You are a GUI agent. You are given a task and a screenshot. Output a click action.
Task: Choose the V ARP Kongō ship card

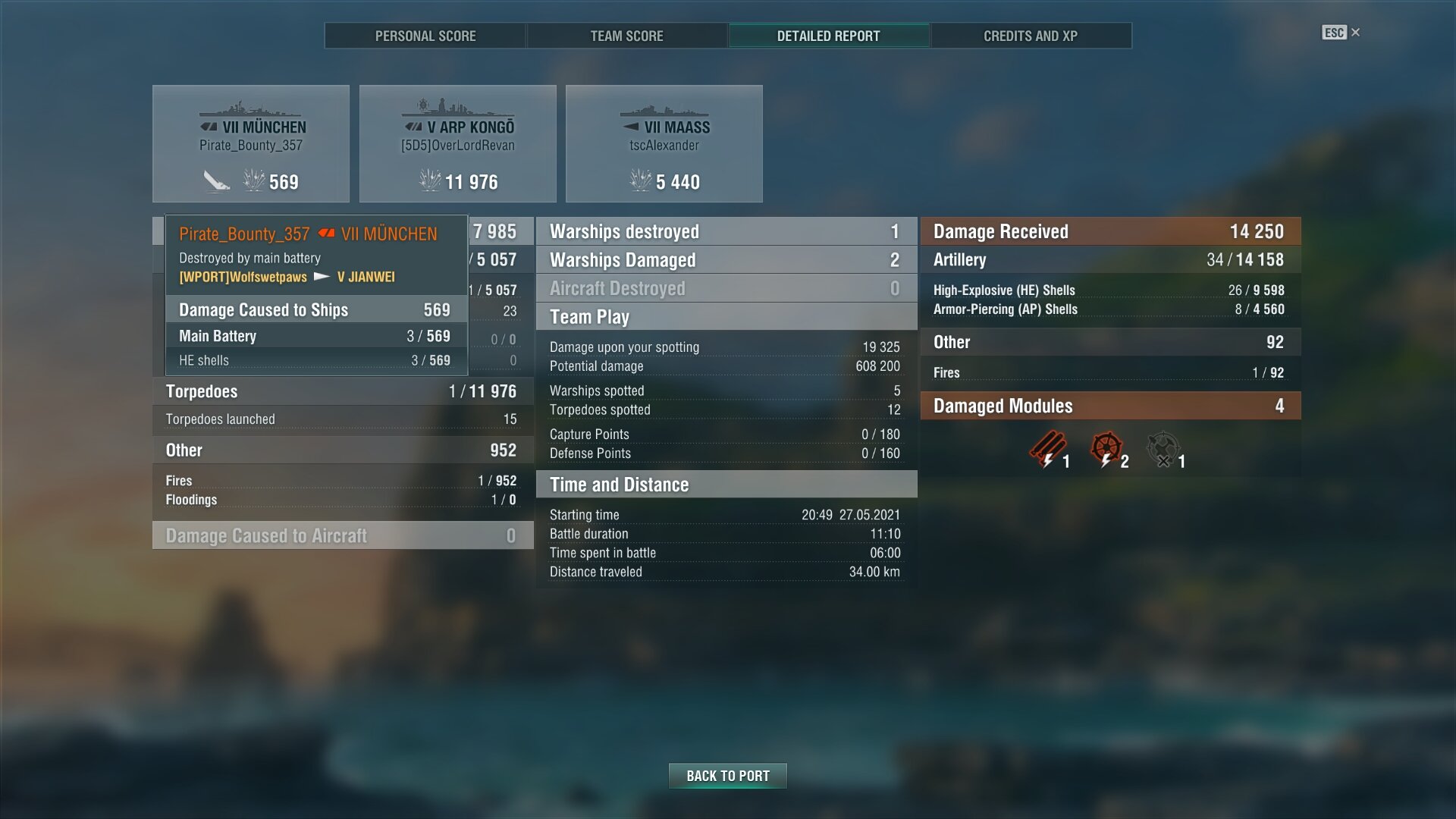point(457,144)
